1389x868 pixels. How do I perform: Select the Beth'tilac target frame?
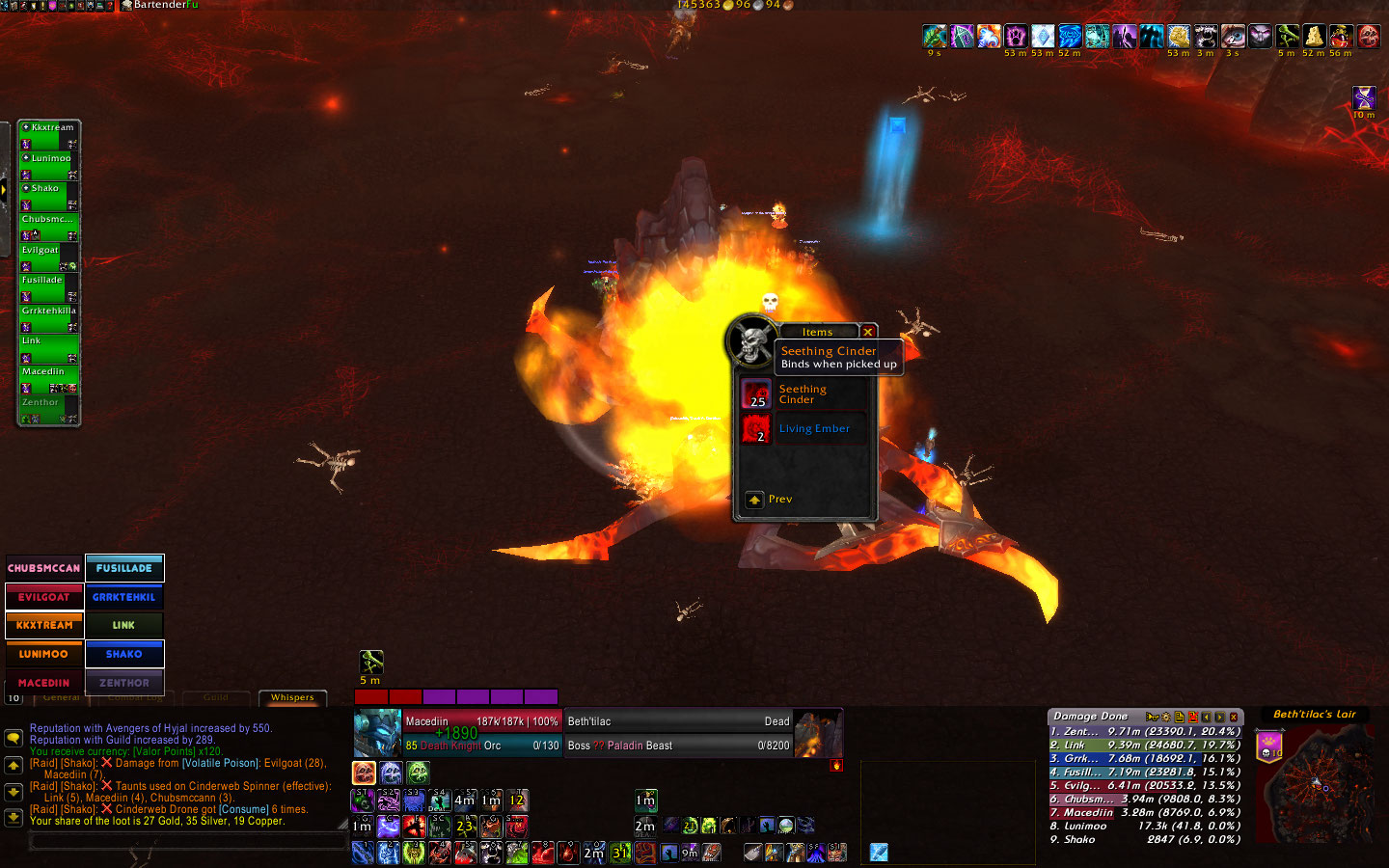[x=678, y=733]
